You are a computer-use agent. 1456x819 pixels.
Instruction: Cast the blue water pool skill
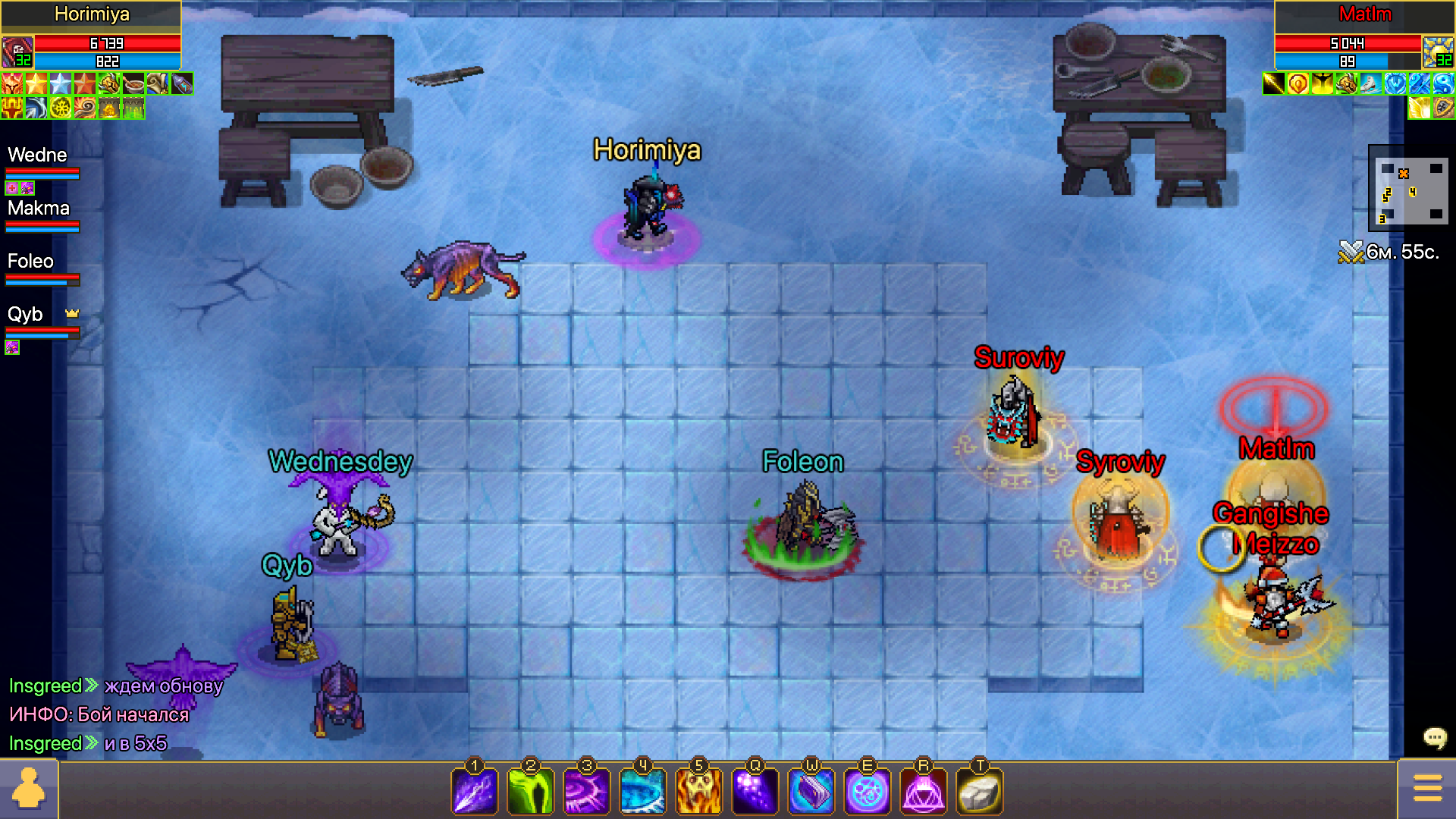point(643,791)
